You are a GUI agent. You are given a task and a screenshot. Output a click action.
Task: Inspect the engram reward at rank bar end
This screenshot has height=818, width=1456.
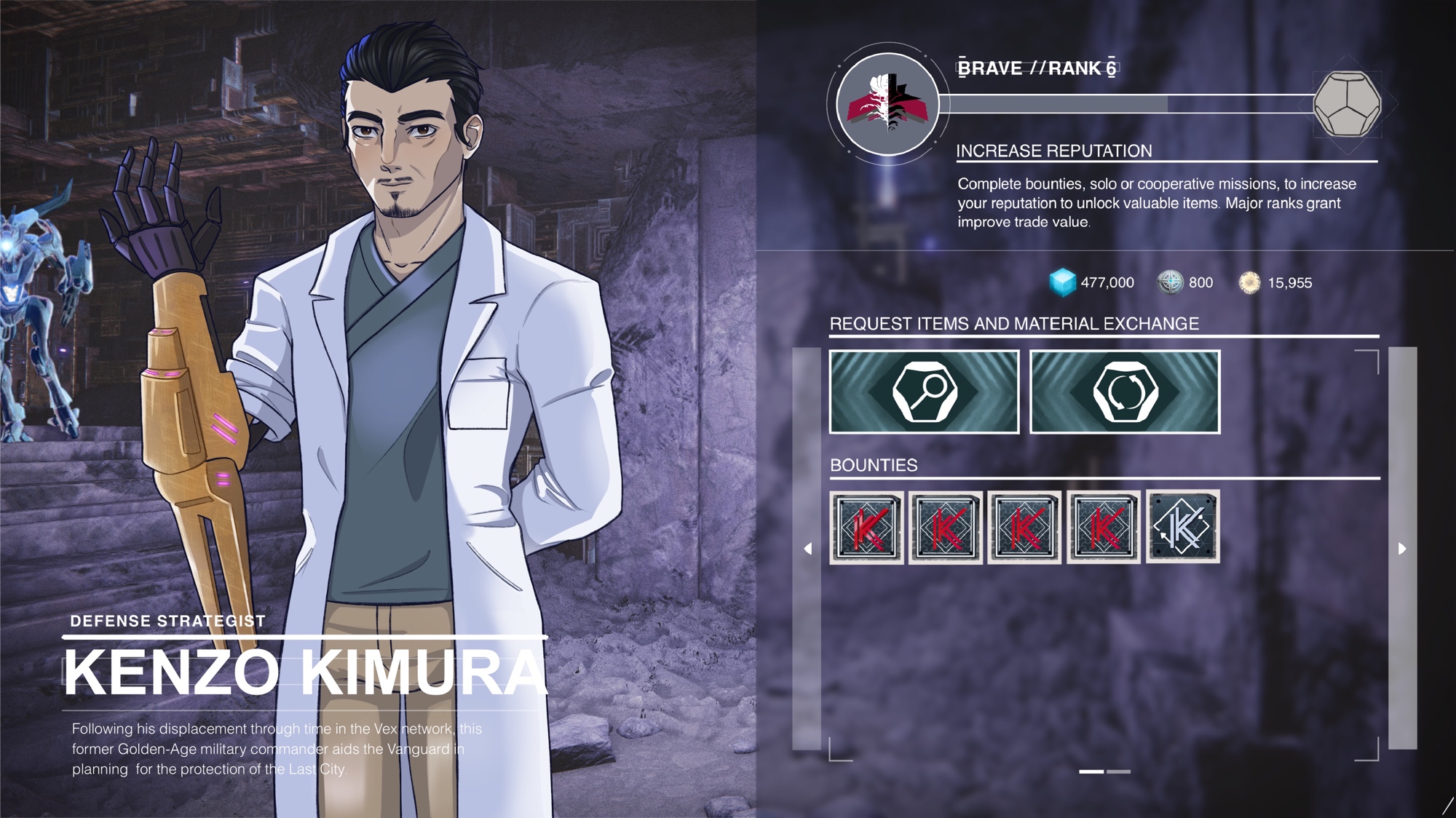coord(1347,104)
